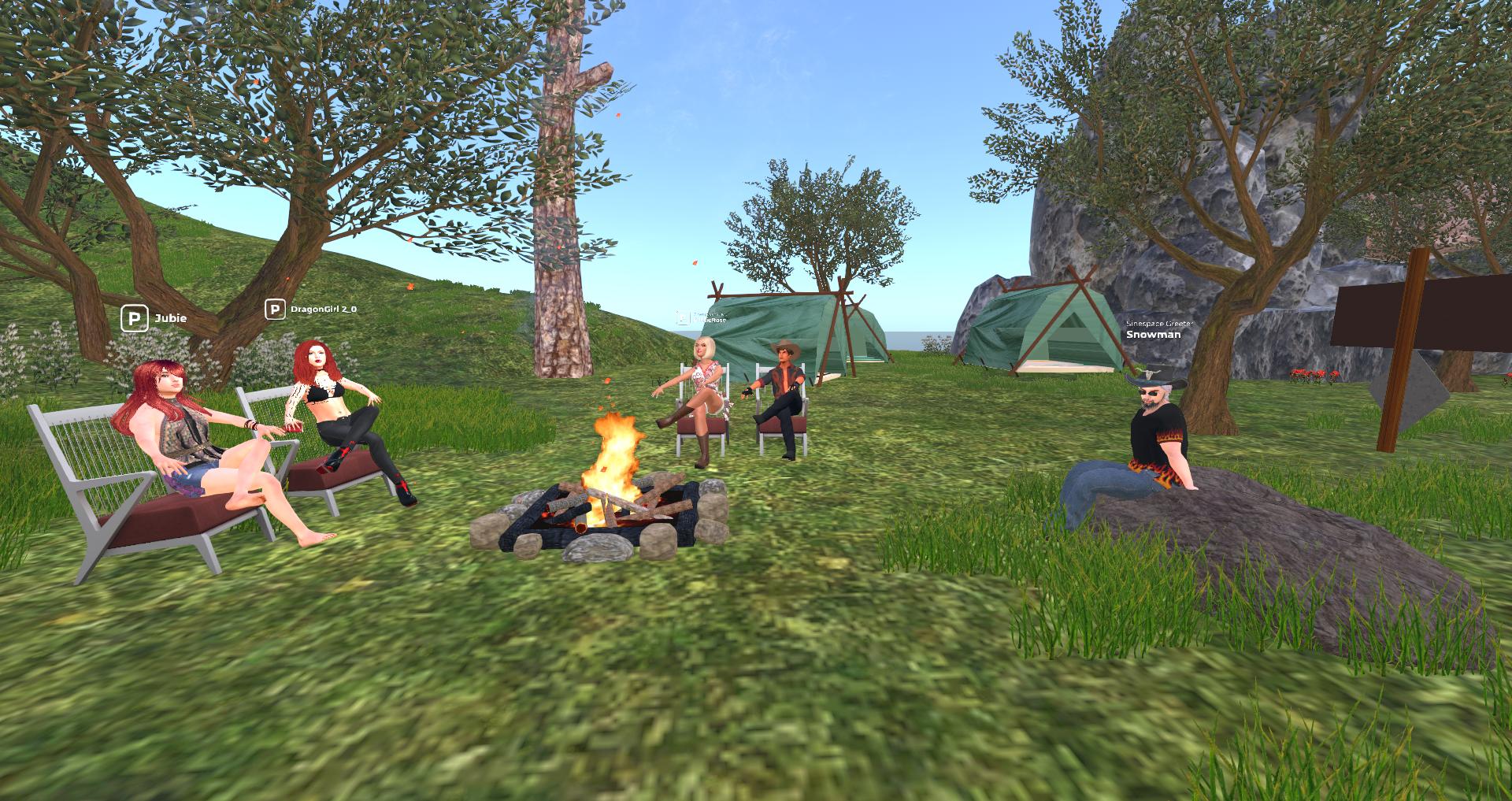Open DragonGirl 2_0's name tag
Image resolution: width=1512 pixels, height=801 pixels.
[x=323, y=309]
